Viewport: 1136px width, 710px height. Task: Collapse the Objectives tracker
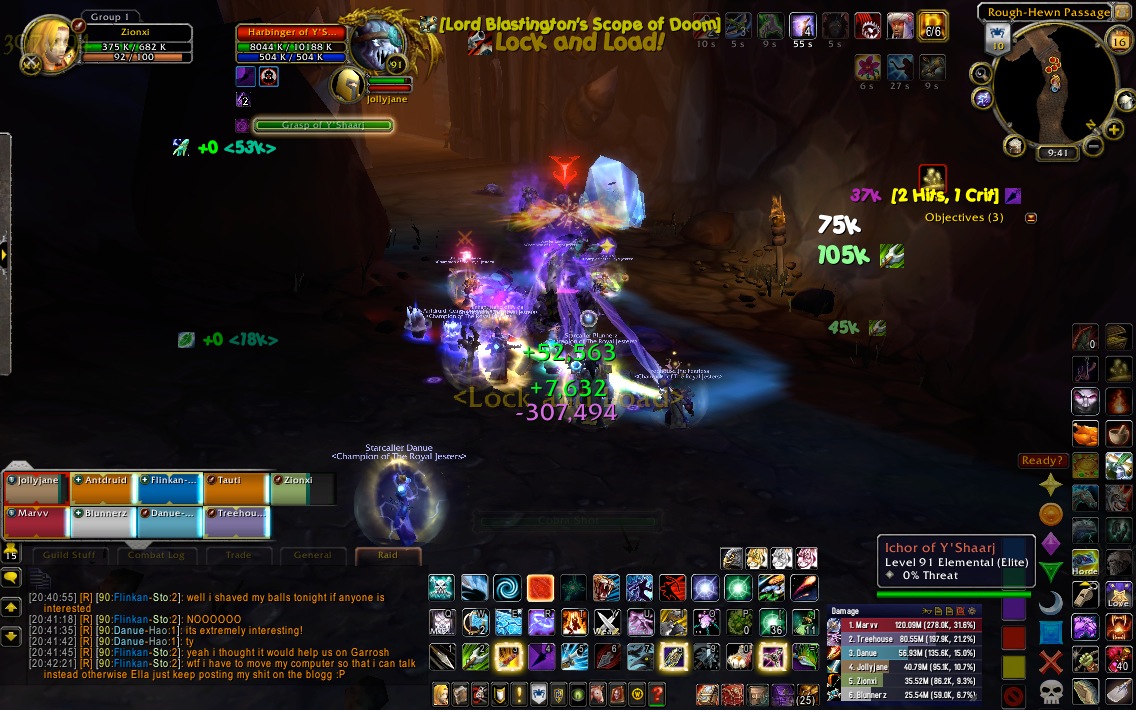click(x=1031, y=217)
